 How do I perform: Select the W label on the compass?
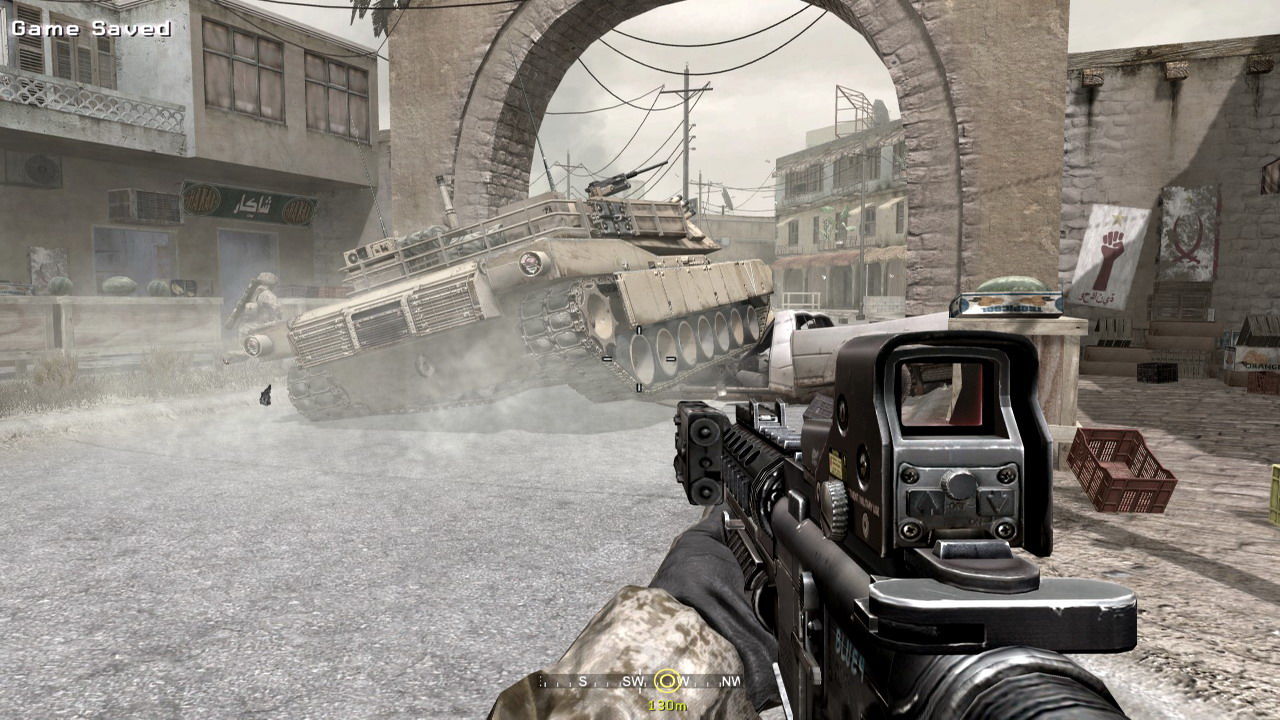[x=683, y=681]
